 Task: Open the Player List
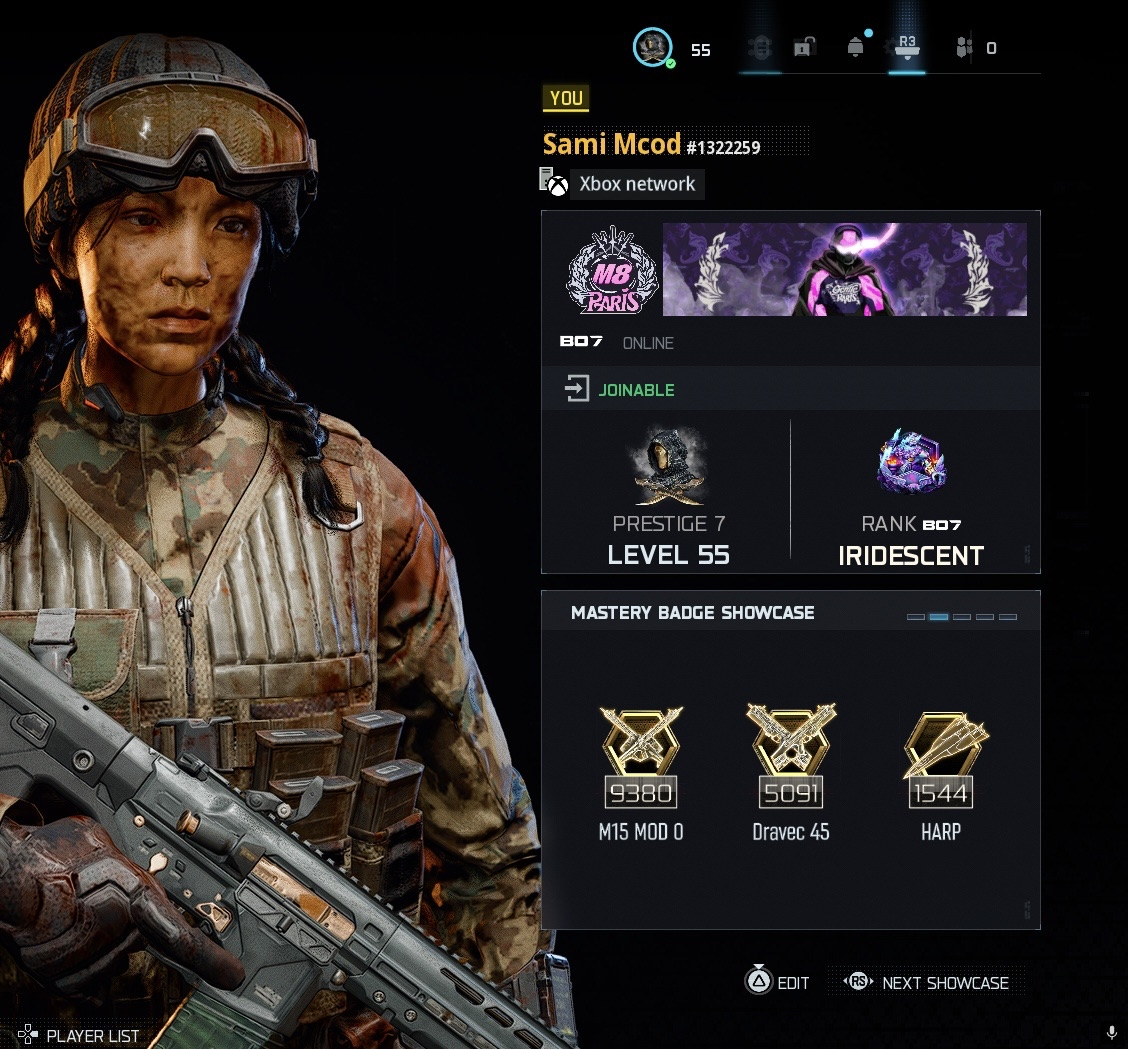click(x=79, y=1035)
